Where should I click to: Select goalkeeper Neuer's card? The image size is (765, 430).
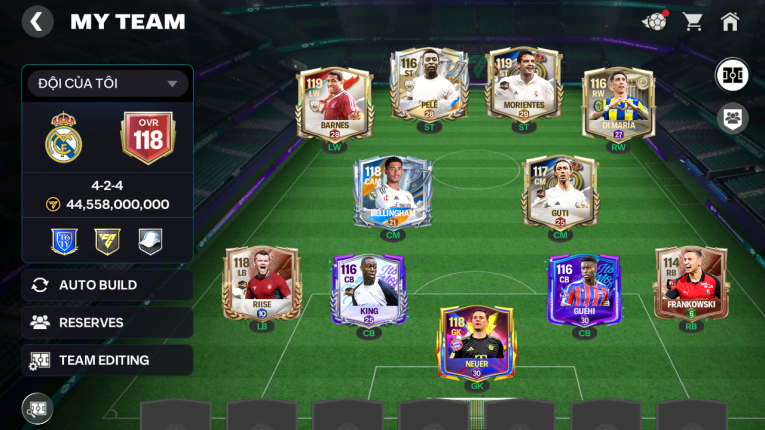pos(476,342)
